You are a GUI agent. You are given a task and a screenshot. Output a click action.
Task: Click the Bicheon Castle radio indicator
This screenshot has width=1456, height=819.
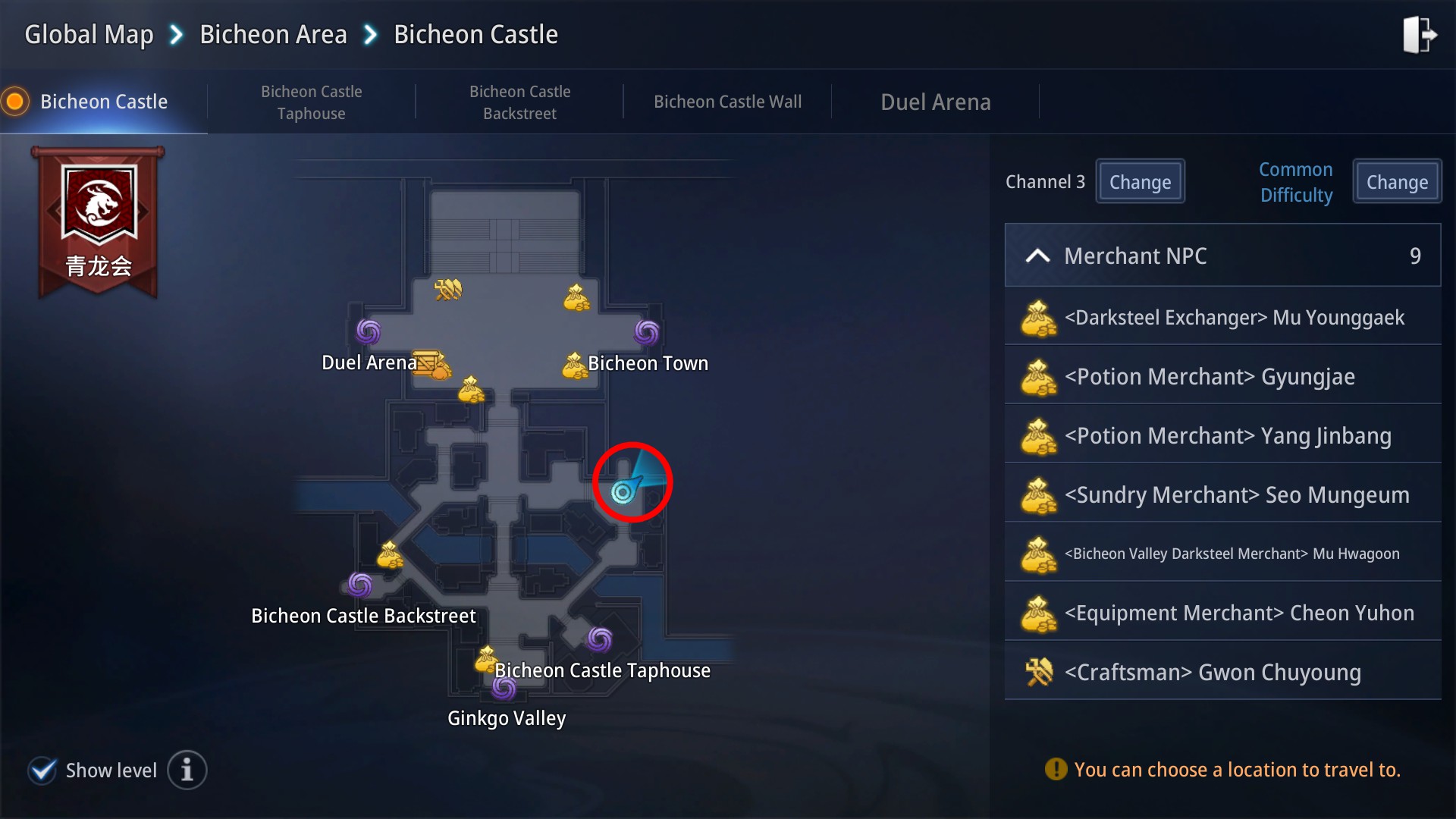[x=14, y=100]
